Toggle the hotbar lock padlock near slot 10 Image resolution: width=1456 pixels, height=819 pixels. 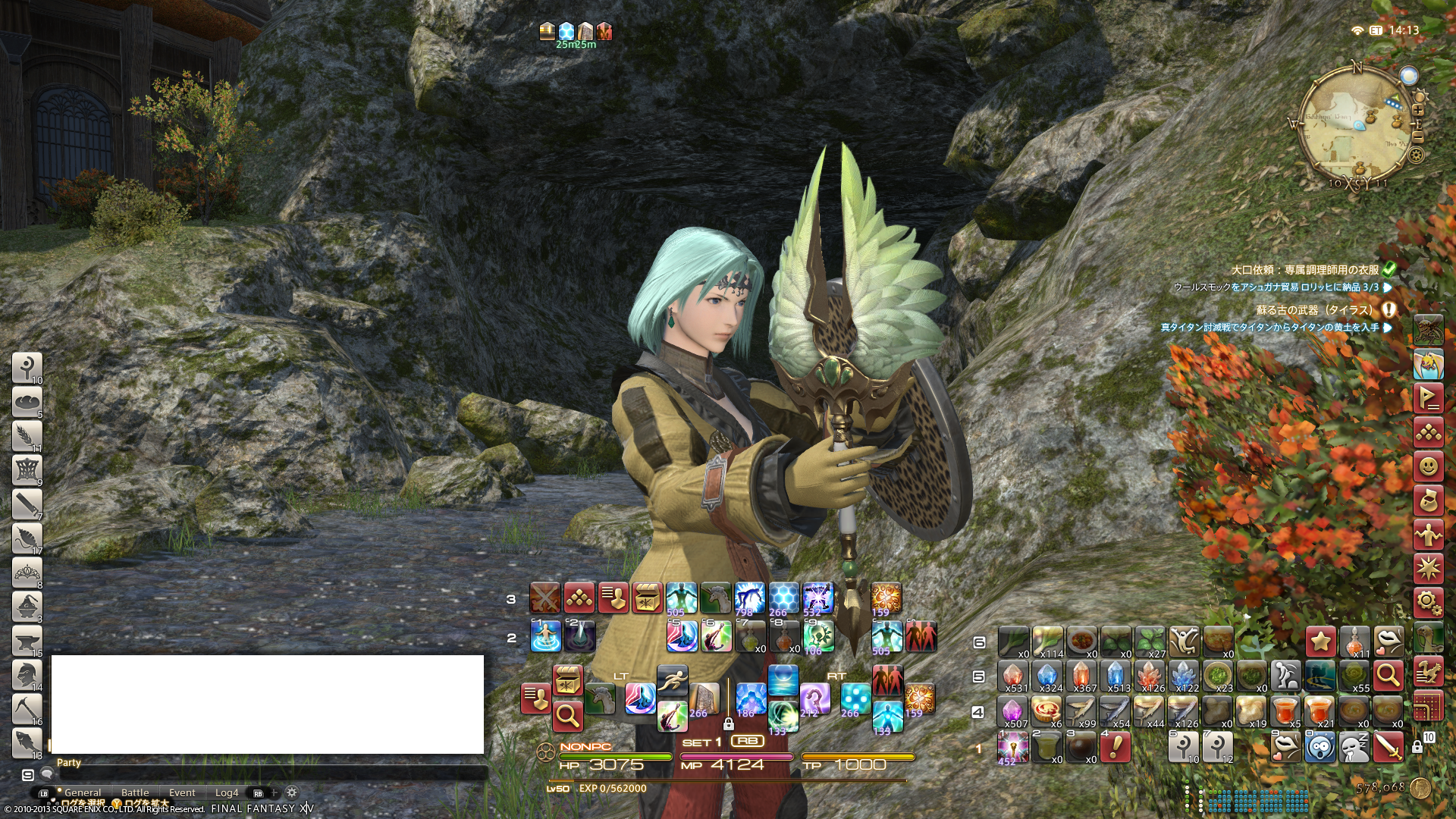click(x=1417, y=748)
